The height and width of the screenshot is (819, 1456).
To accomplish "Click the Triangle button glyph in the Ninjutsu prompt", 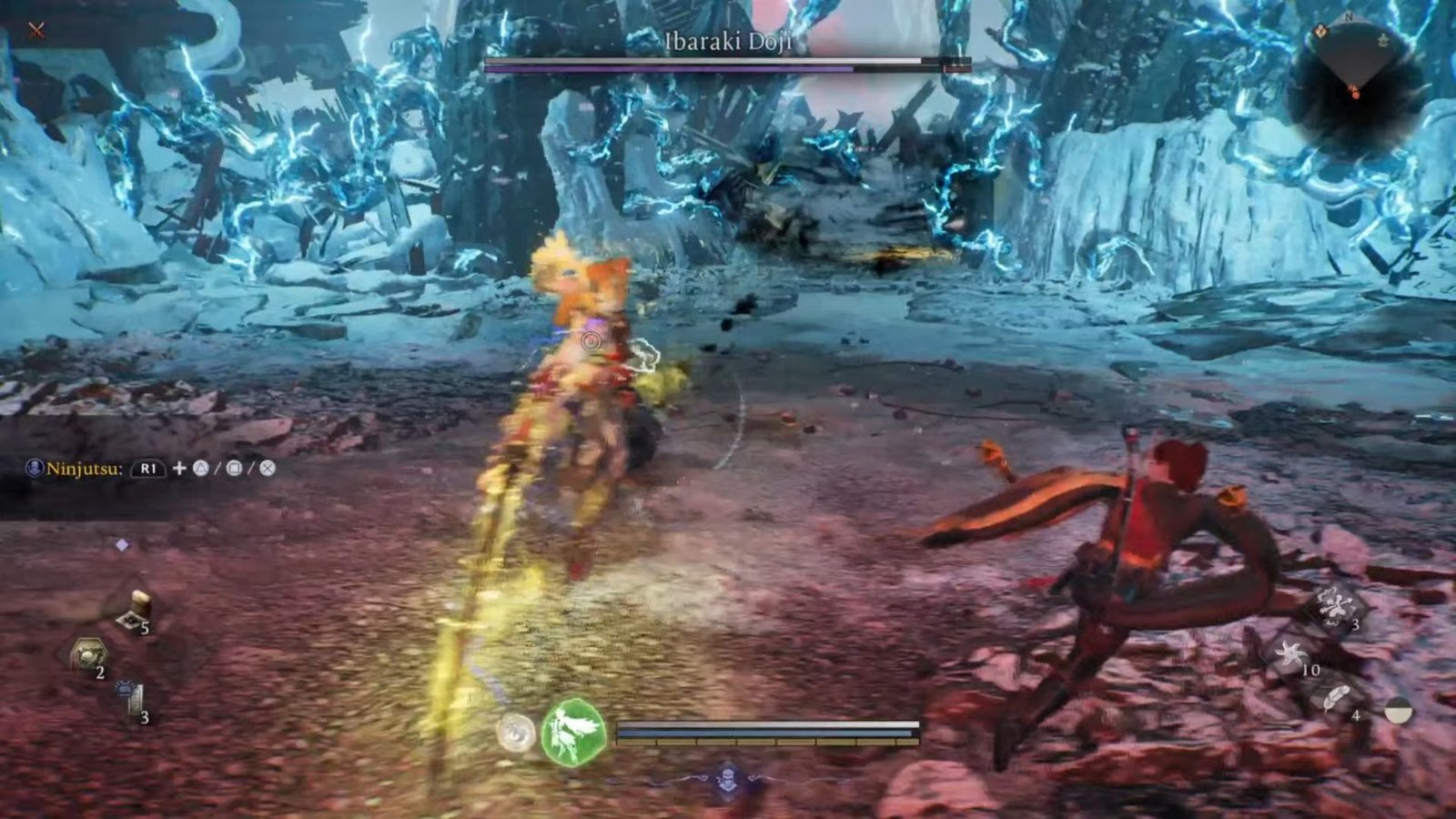I will click(x=203, y=469).
